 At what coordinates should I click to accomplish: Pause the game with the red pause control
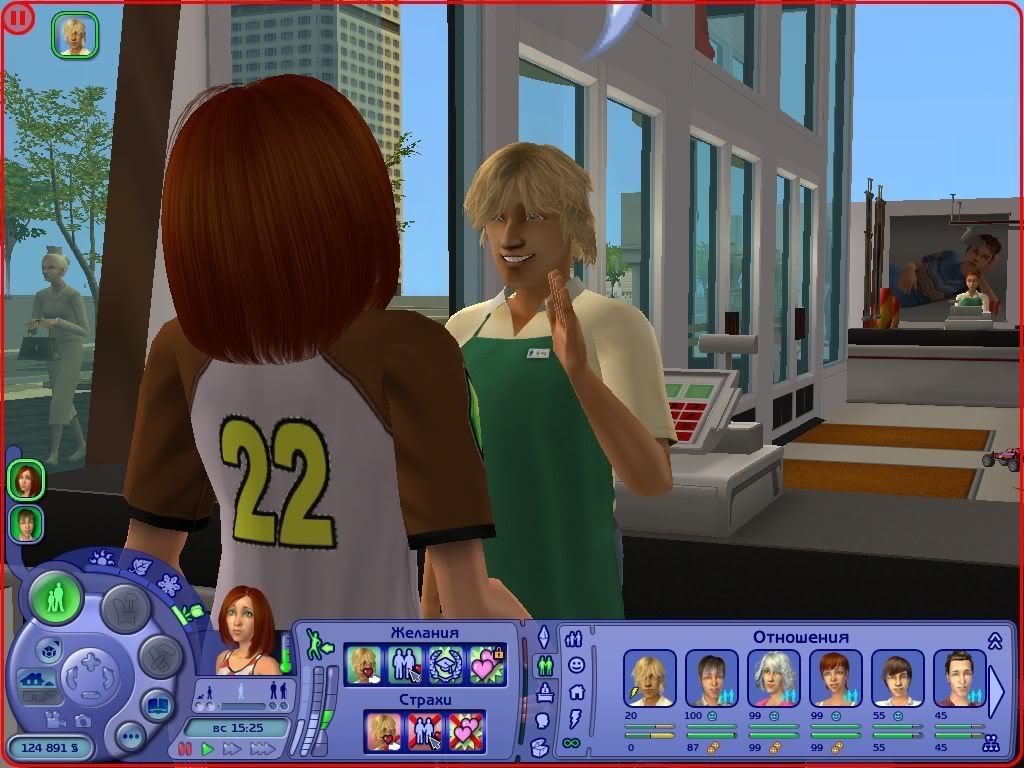tap(185, 748)
